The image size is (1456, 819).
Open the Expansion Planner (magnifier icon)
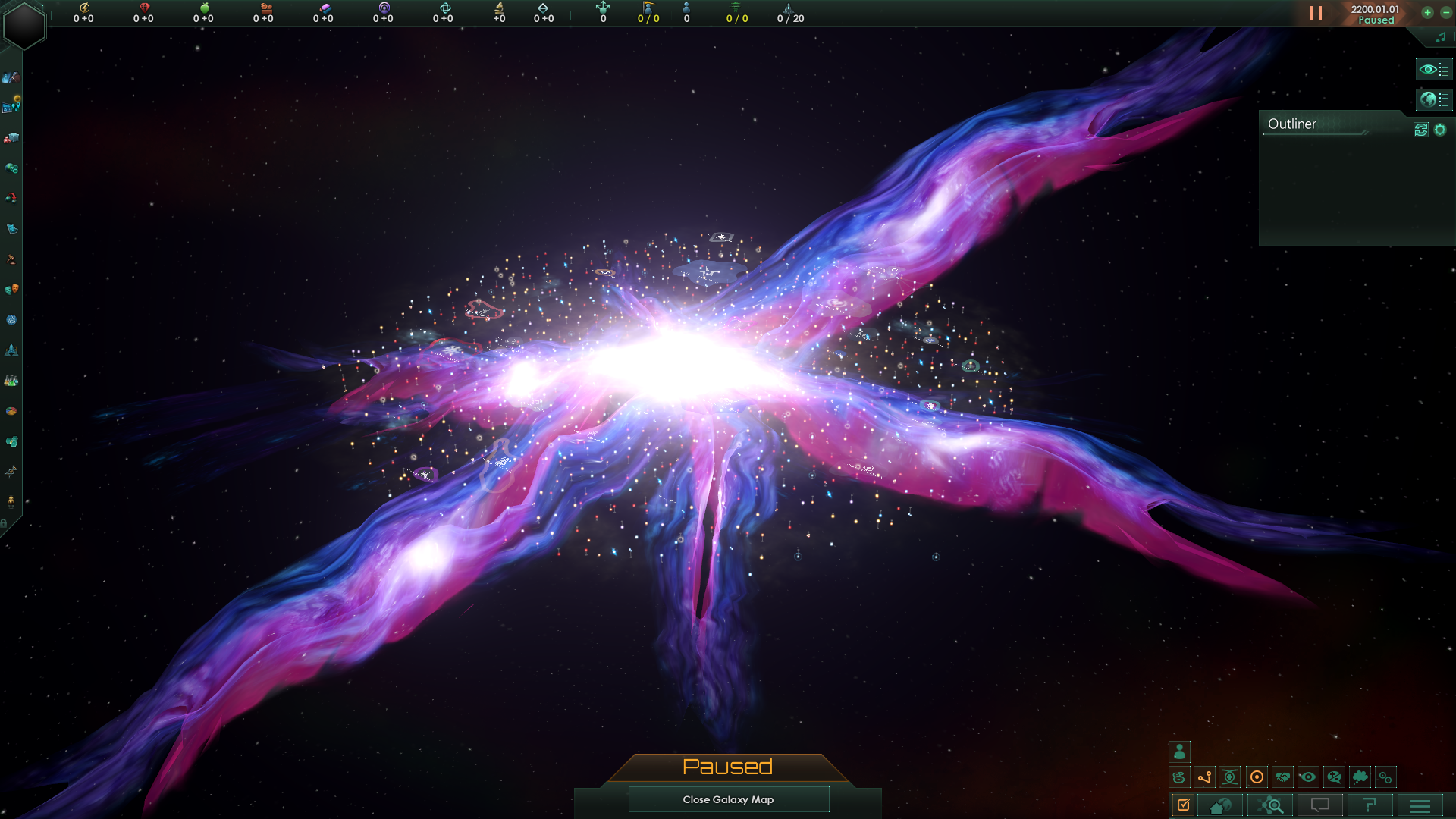(x=1270, y=805)
